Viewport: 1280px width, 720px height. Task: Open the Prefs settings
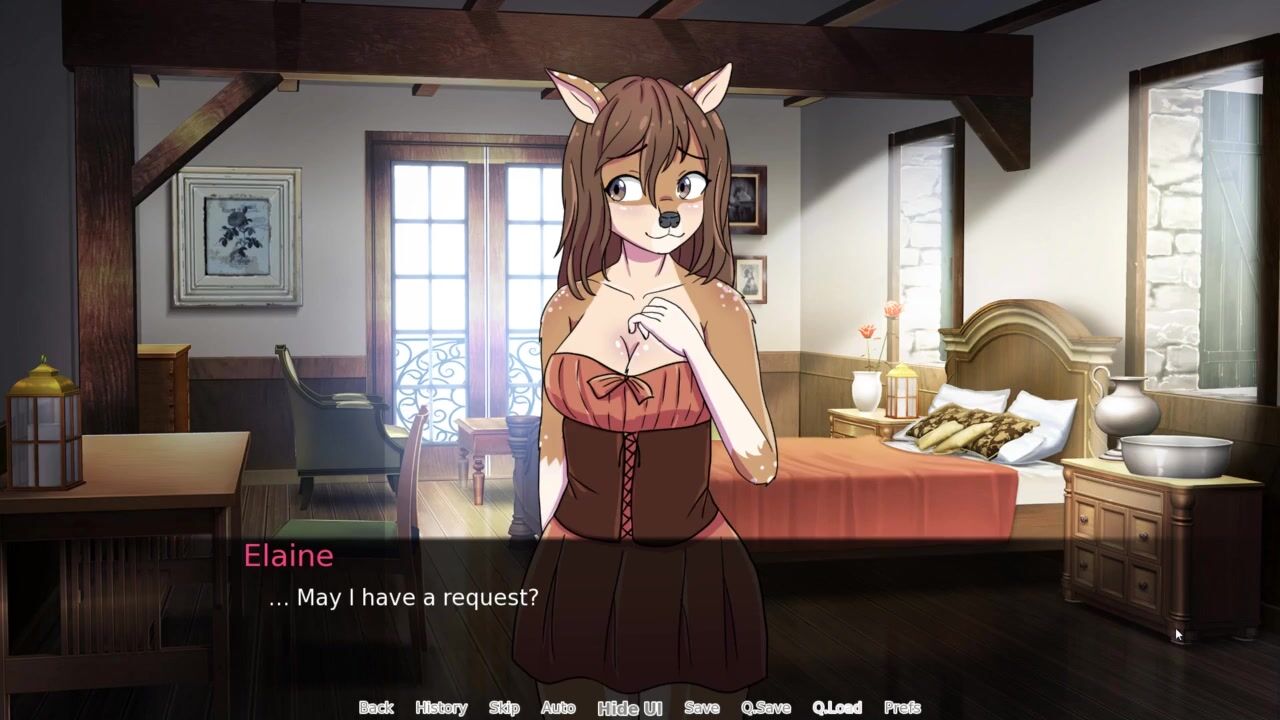(x=902, y=707)
